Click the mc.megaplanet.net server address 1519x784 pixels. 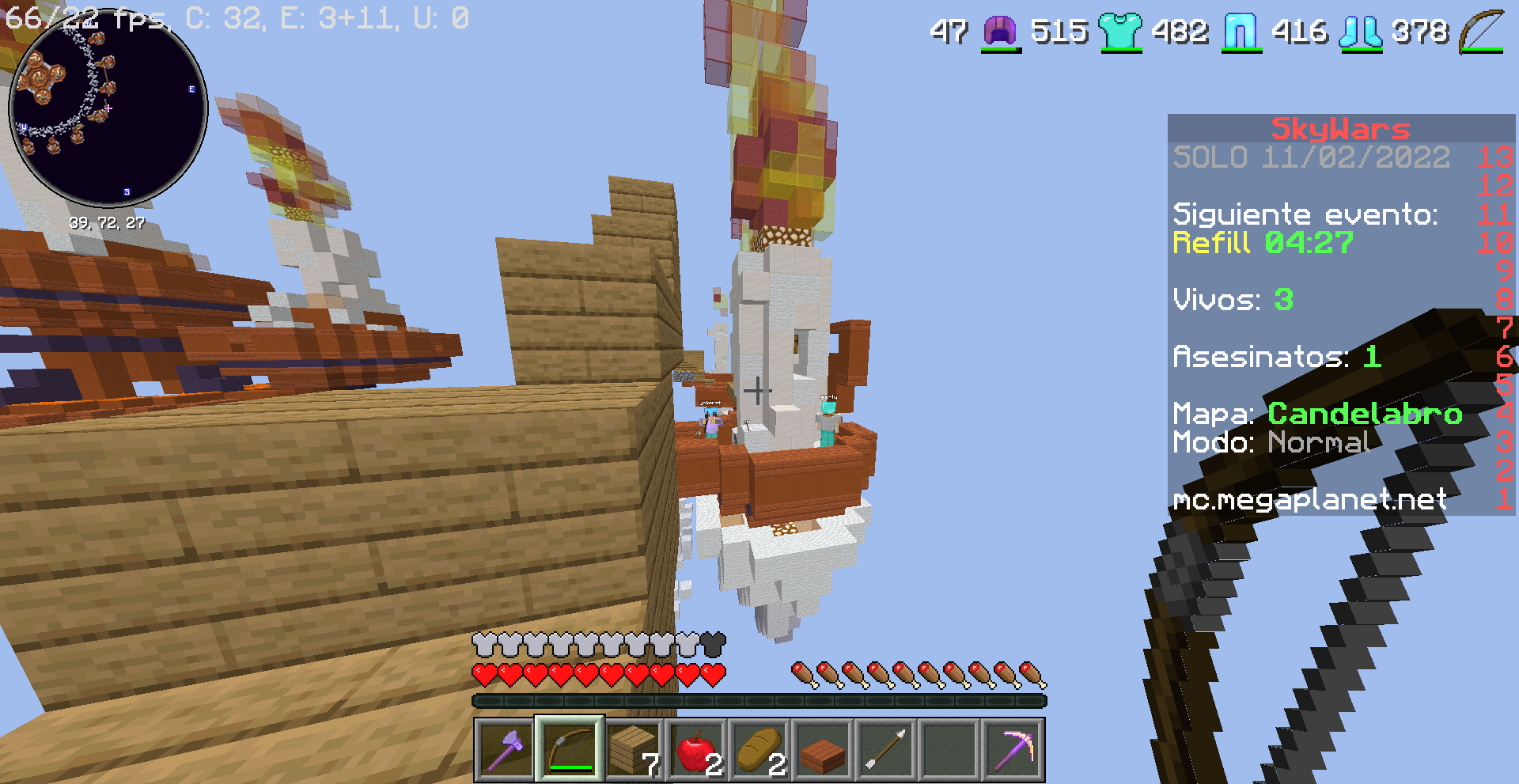tap(1309, 499)
